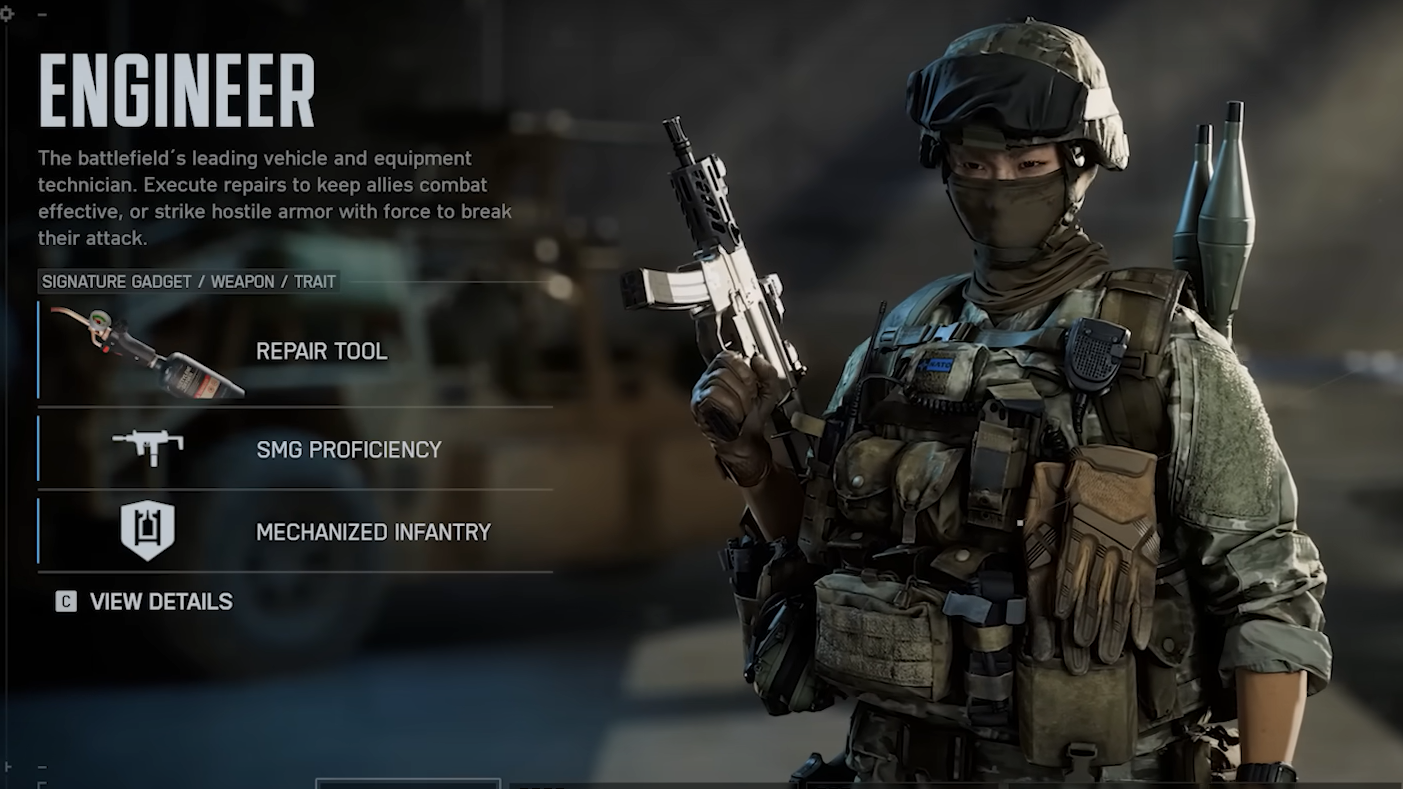Click the Mechanized Infantry shield icon
1403x789 pixels.
pos(148,530)
